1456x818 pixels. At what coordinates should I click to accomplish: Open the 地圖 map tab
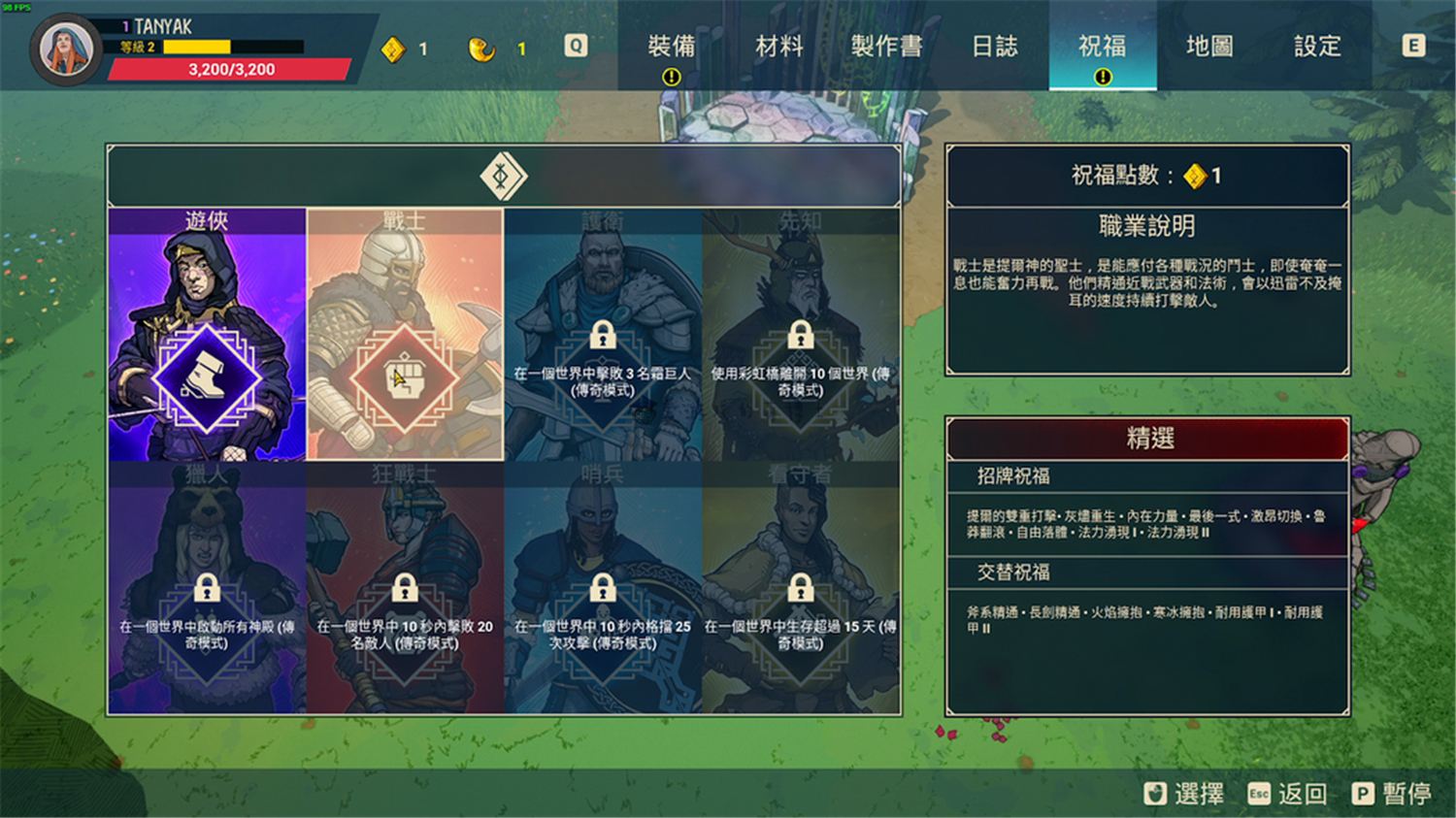(1208, 47)
